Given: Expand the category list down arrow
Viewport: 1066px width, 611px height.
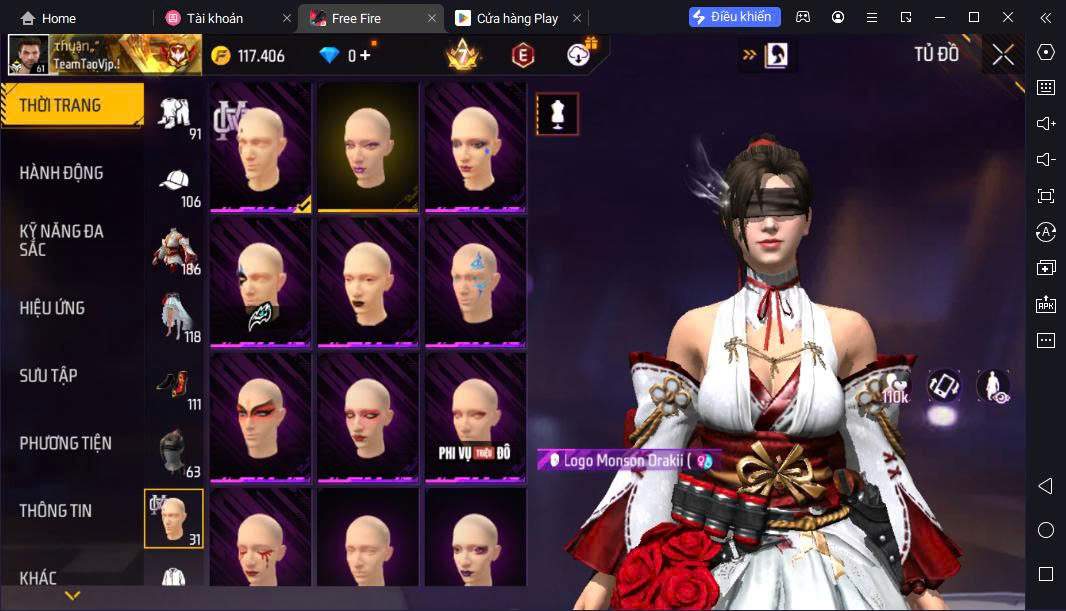Looking at the screenshot, I should coord(72,596).
